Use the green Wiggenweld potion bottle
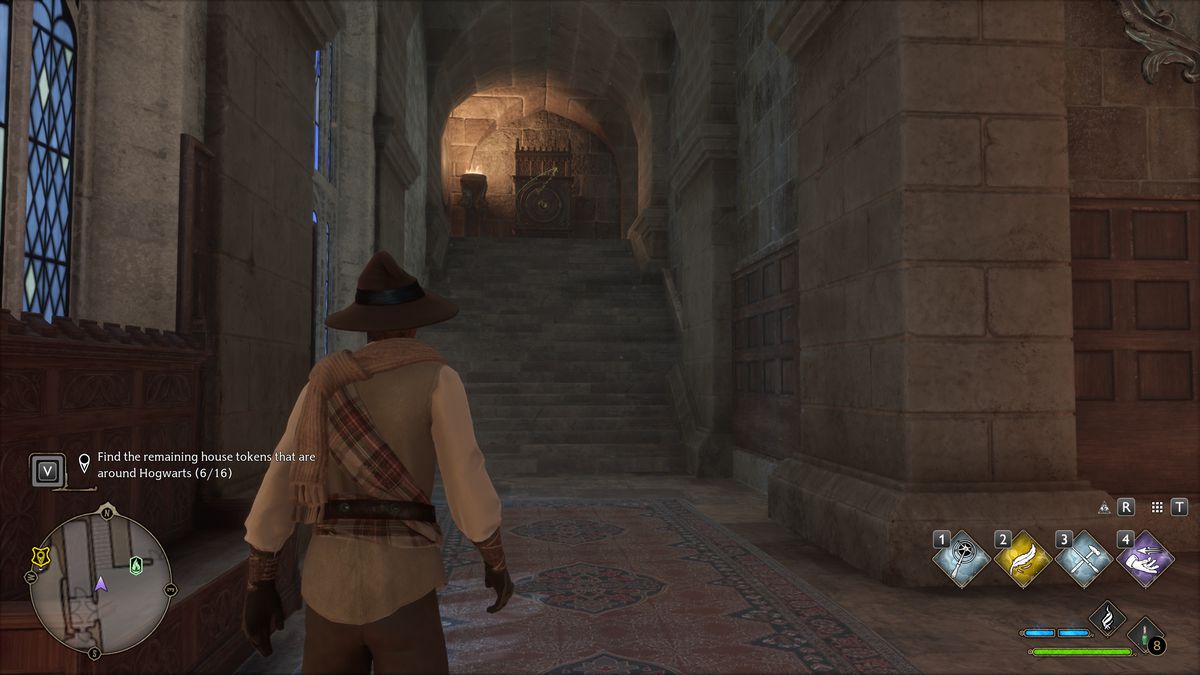 1144,635
